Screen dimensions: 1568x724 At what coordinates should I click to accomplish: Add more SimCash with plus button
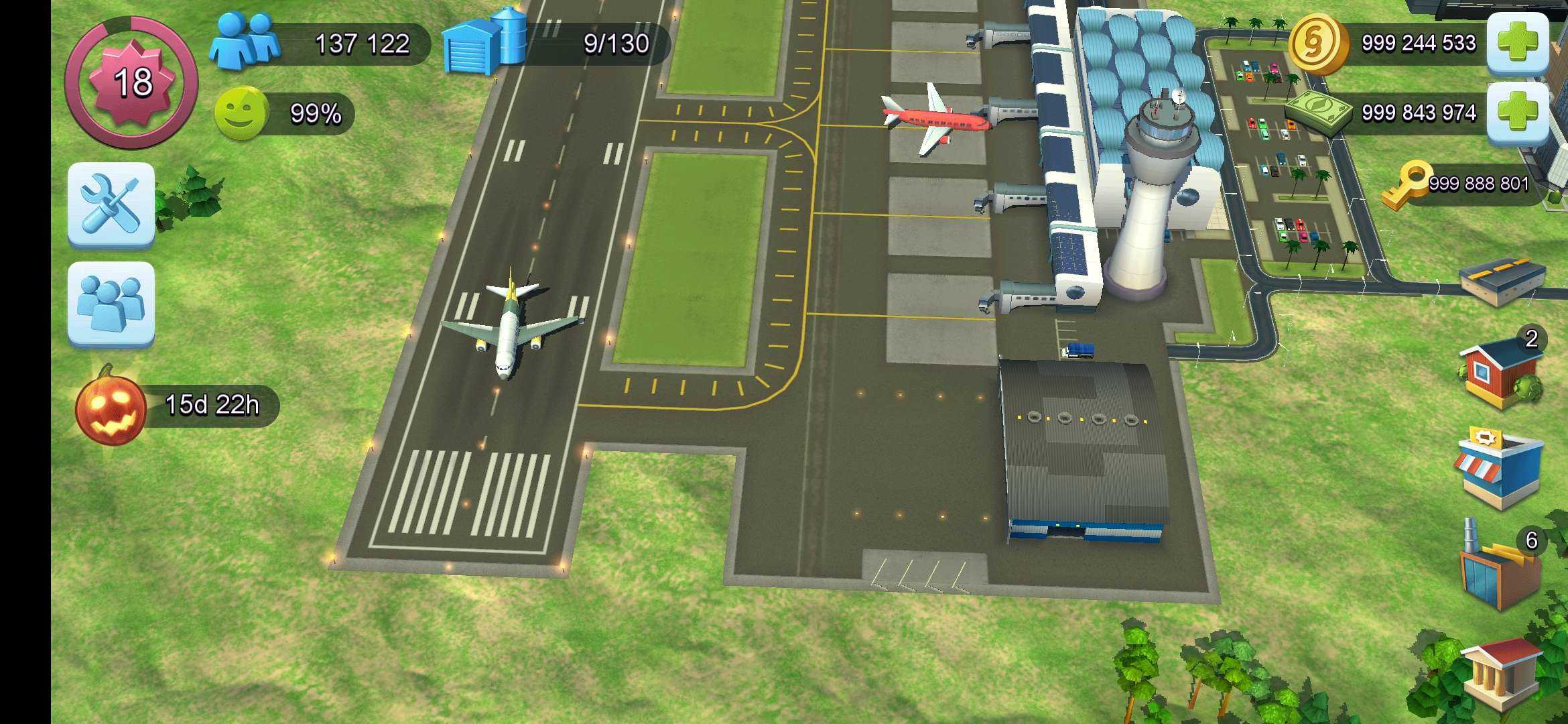tap(1517, 112)
